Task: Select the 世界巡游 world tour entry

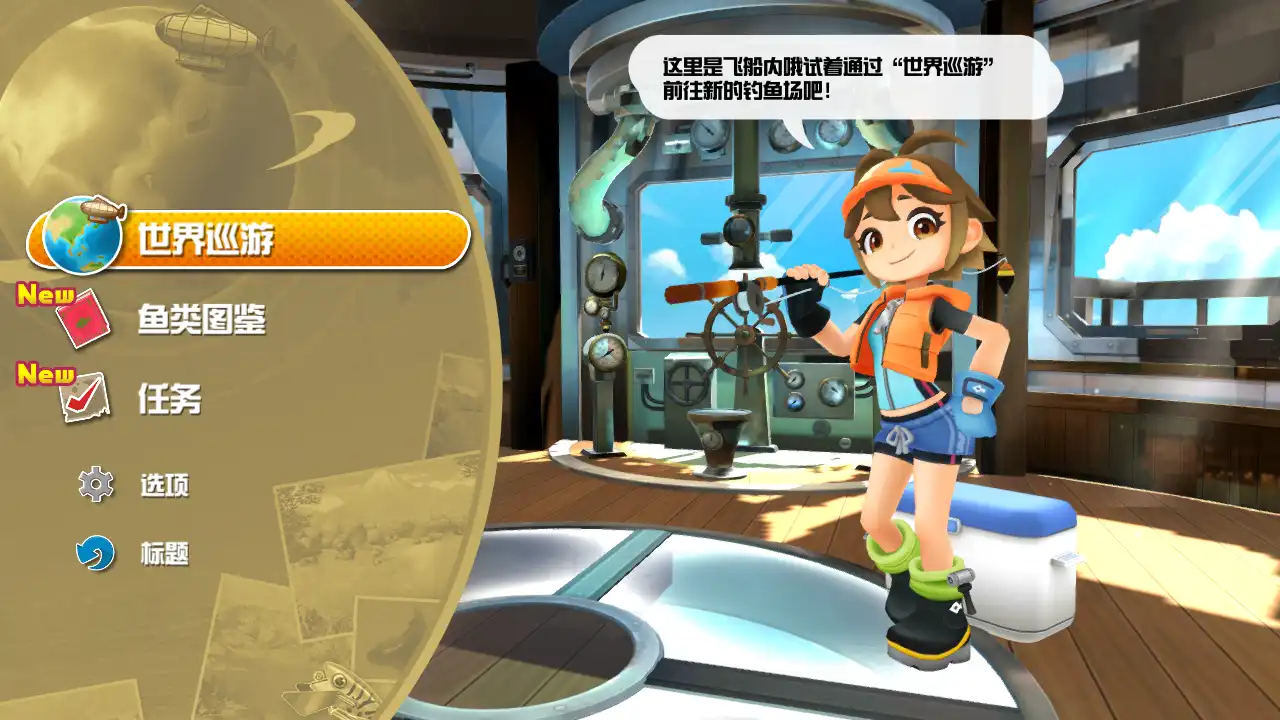Action: tap(250, 240)
